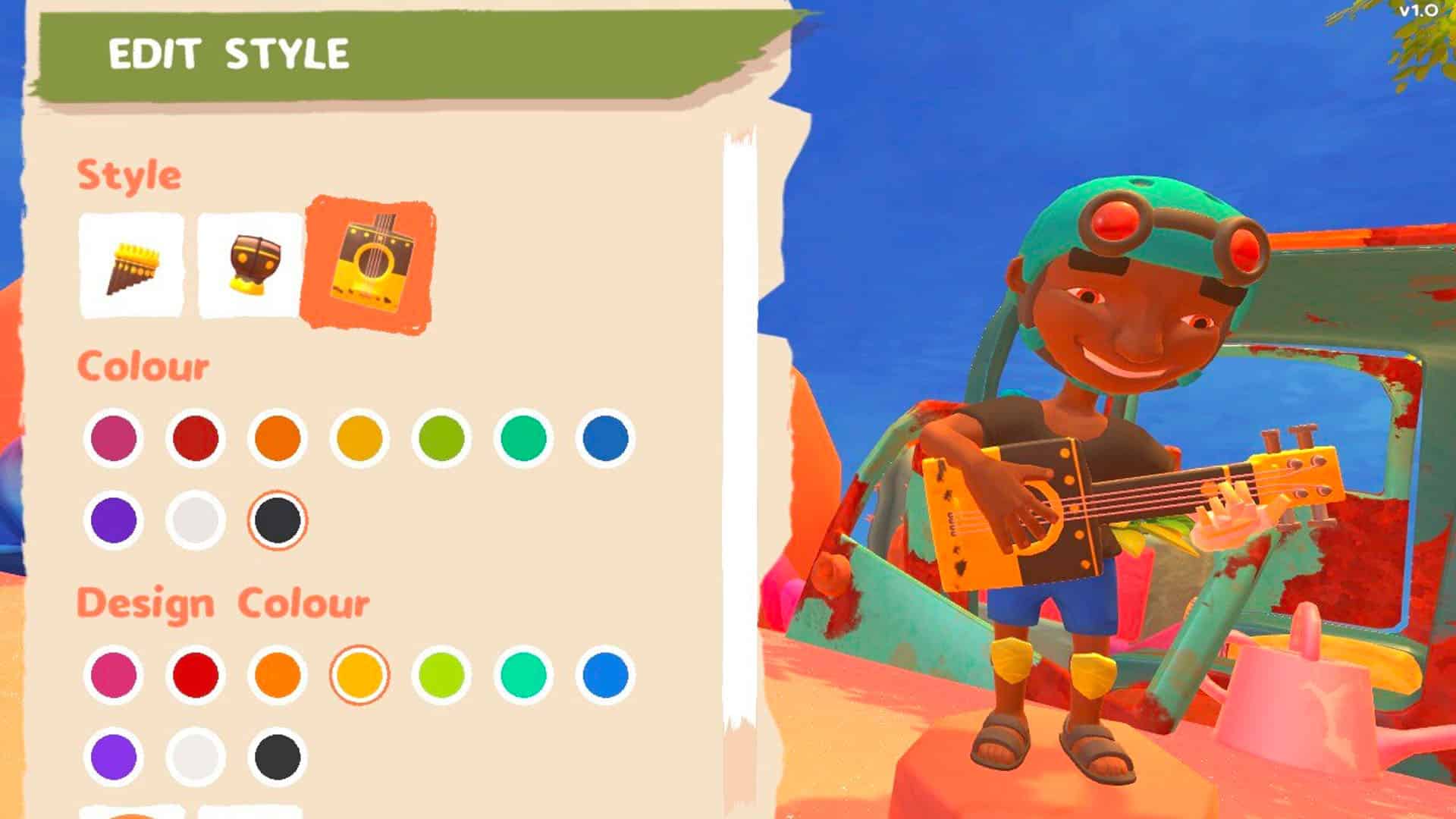Select the currently active black colour
The width and height of the screenshot is (1456, 819).
tap(276, 520)
